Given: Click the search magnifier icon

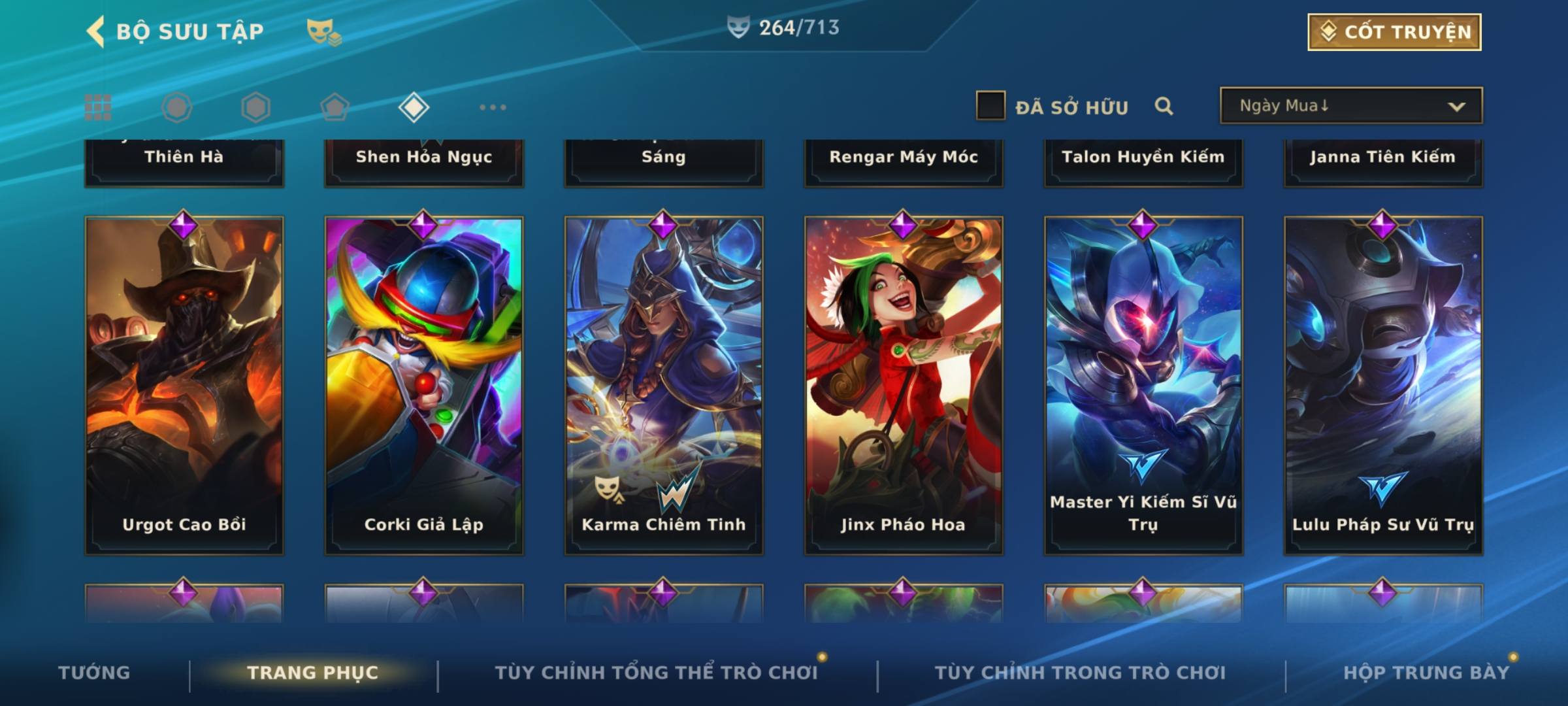Looking at the screenshot, I should pyautogui.click(x=1164, y=106).
